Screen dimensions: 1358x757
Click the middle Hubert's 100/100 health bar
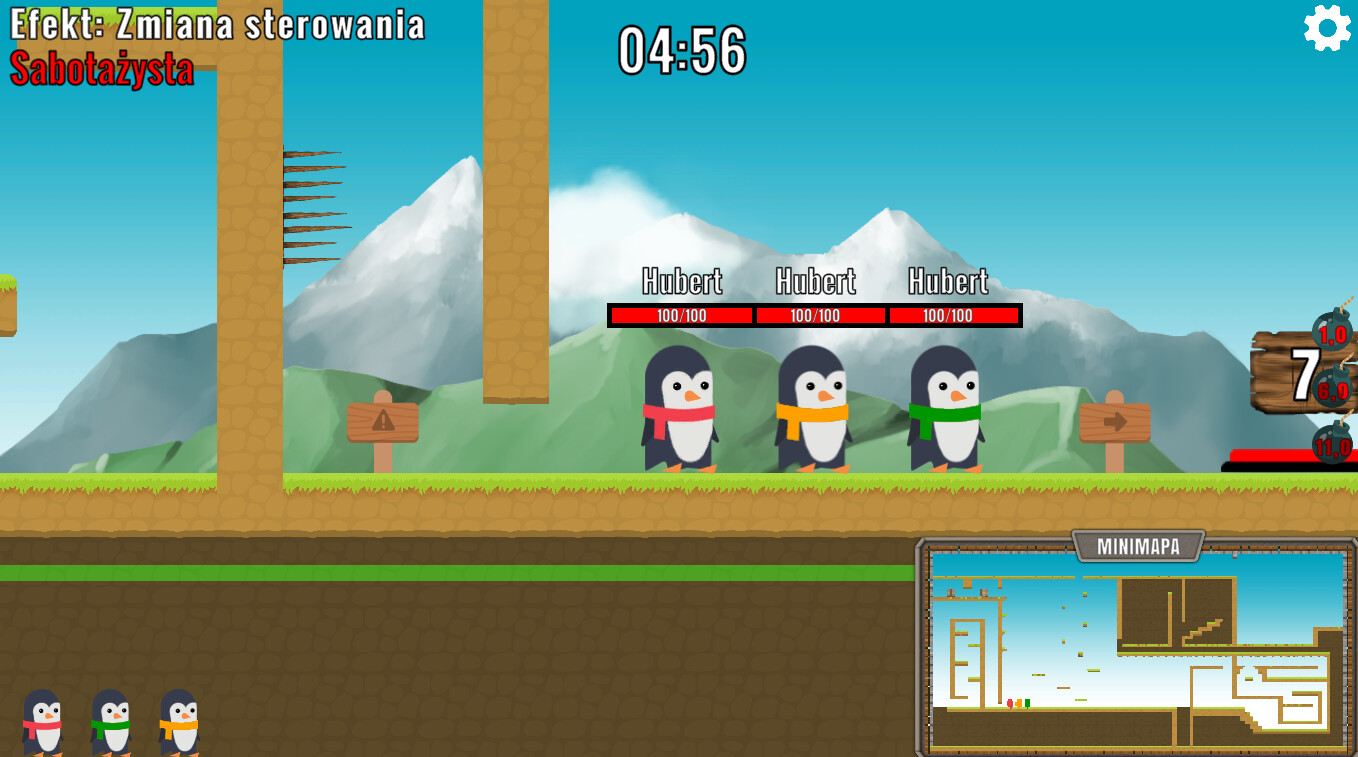click(x=820, y=315)
